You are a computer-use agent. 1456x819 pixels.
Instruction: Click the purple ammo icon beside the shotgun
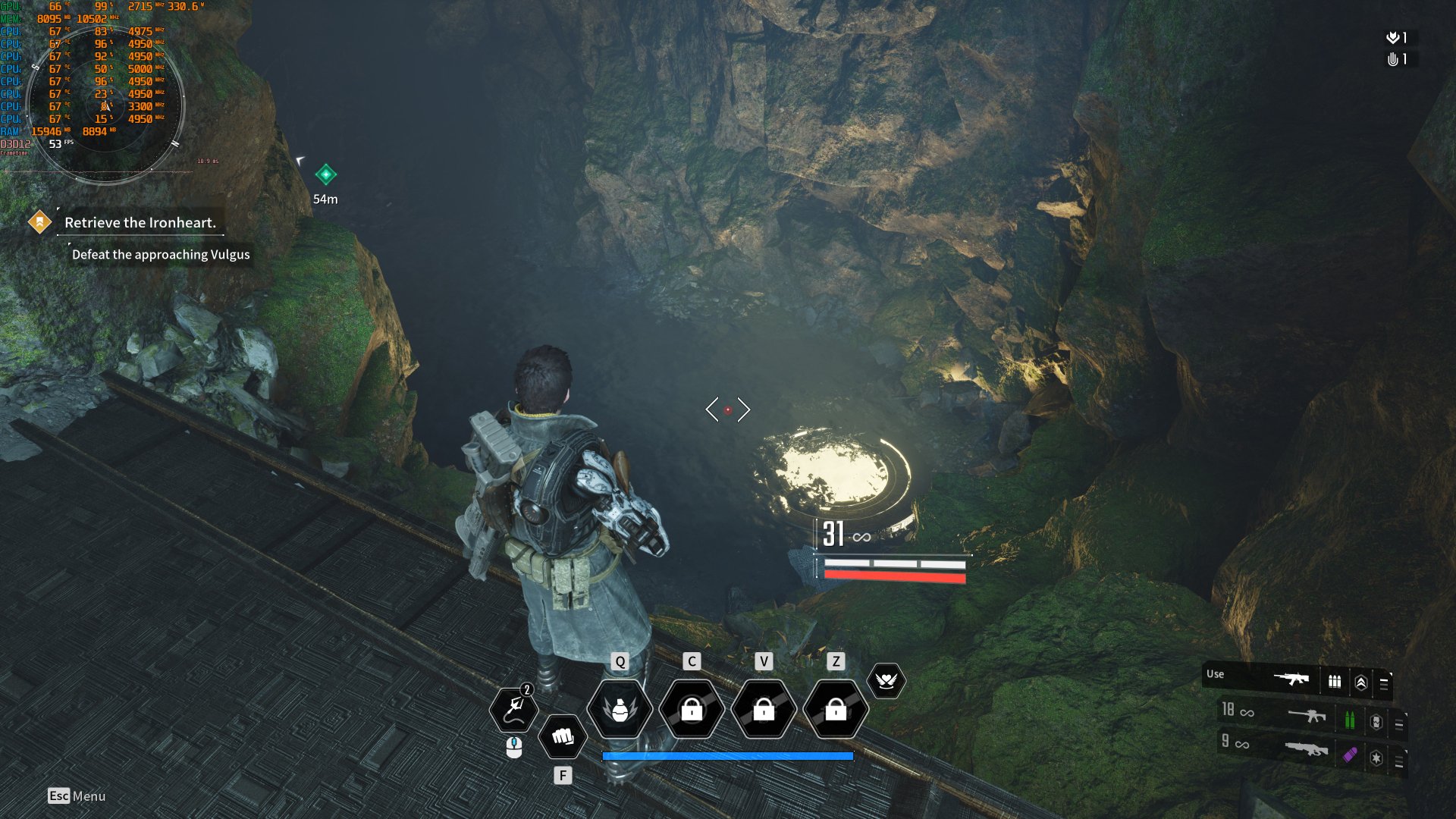pyautogui.click(x=1350, y=755)
